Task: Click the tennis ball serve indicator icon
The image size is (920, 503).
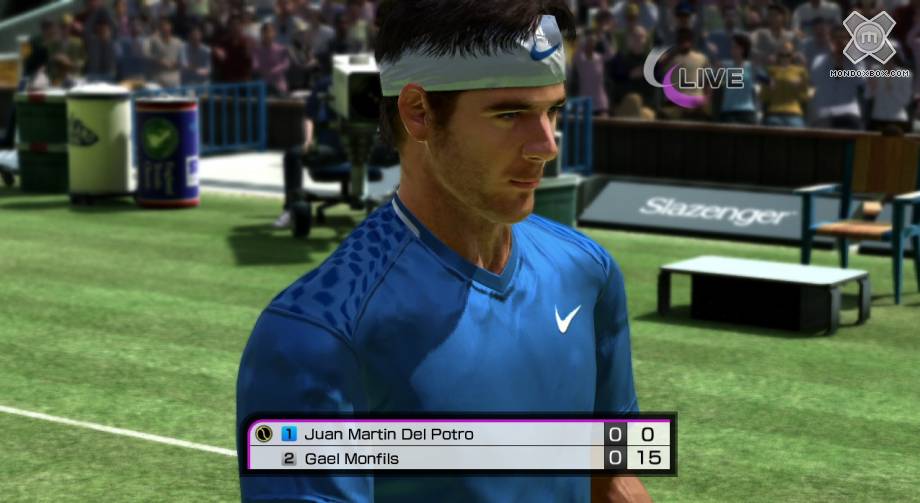Action: coord(264,434)
